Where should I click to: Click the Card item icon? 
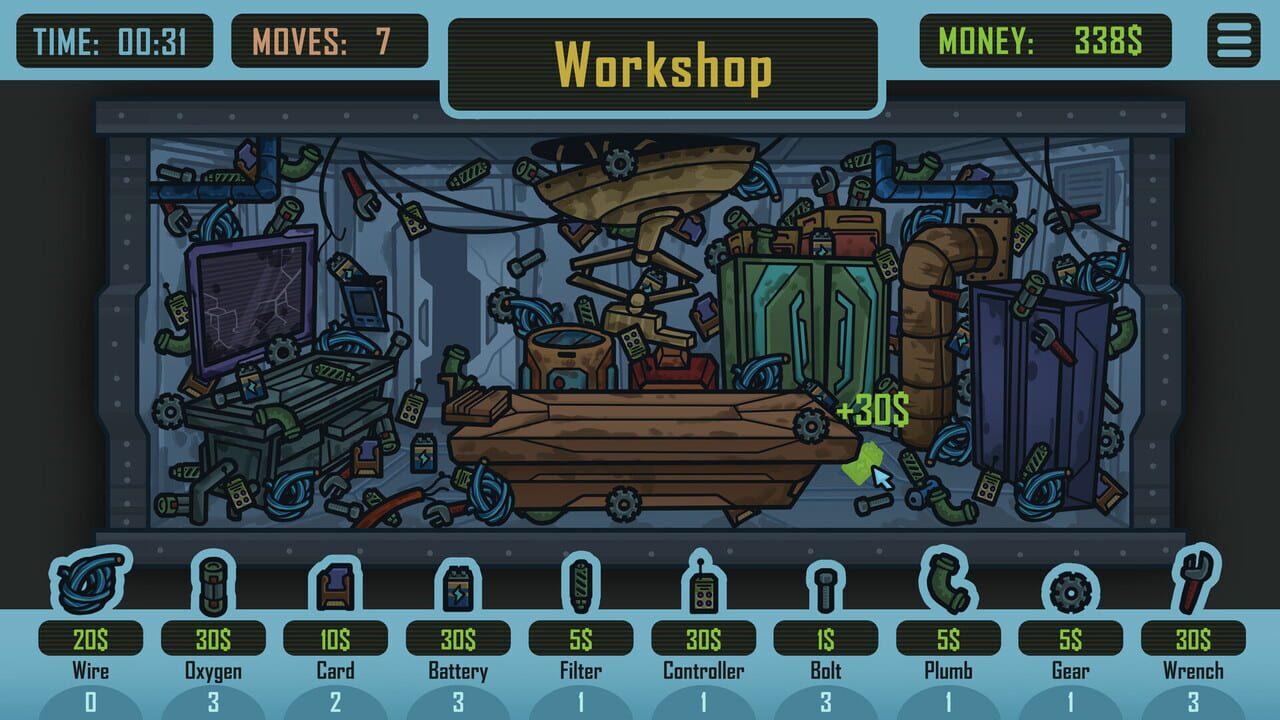[333, 587]
